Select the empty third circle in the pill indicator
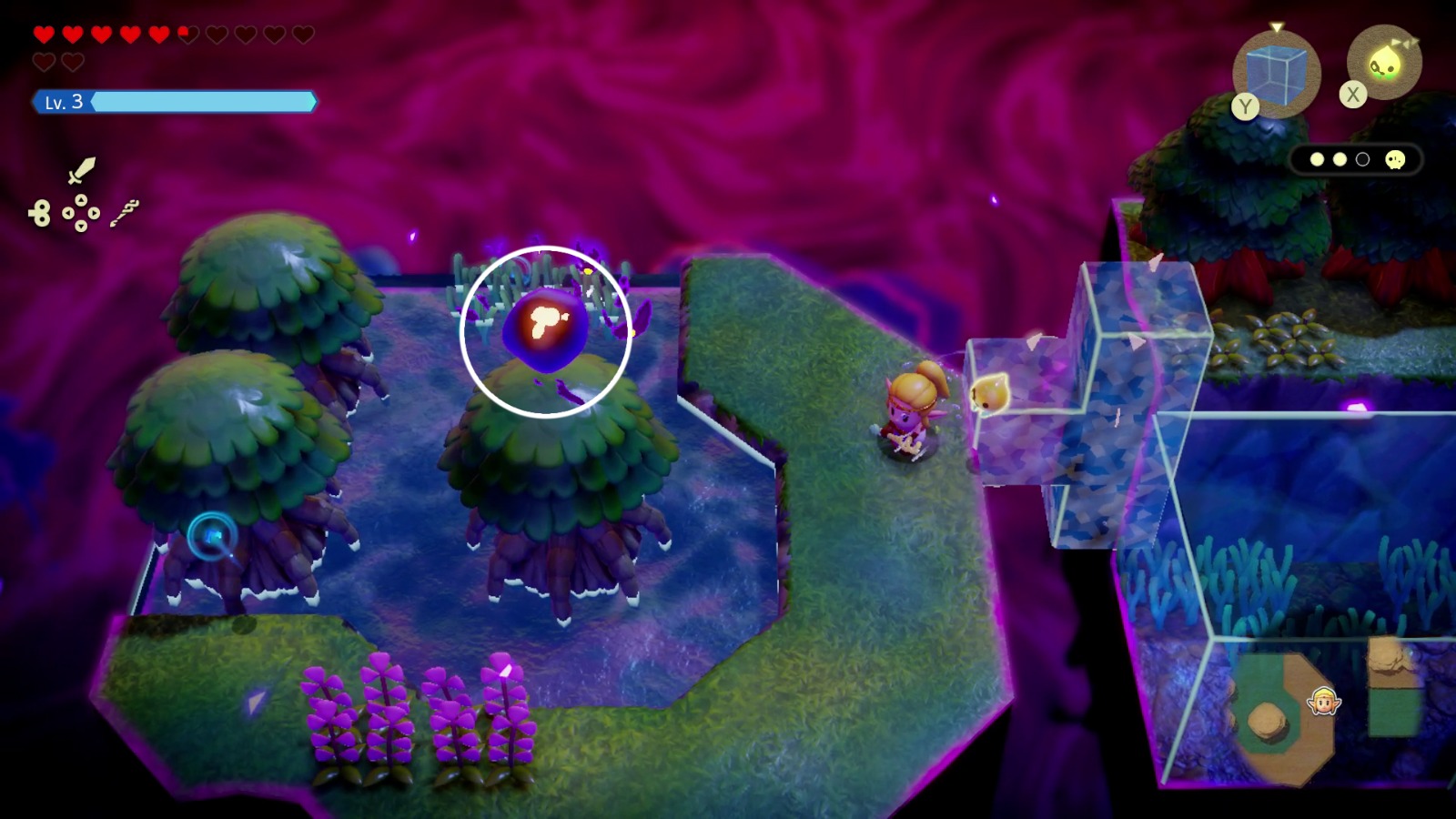 pyautogui.click(x=1361, y=159)
